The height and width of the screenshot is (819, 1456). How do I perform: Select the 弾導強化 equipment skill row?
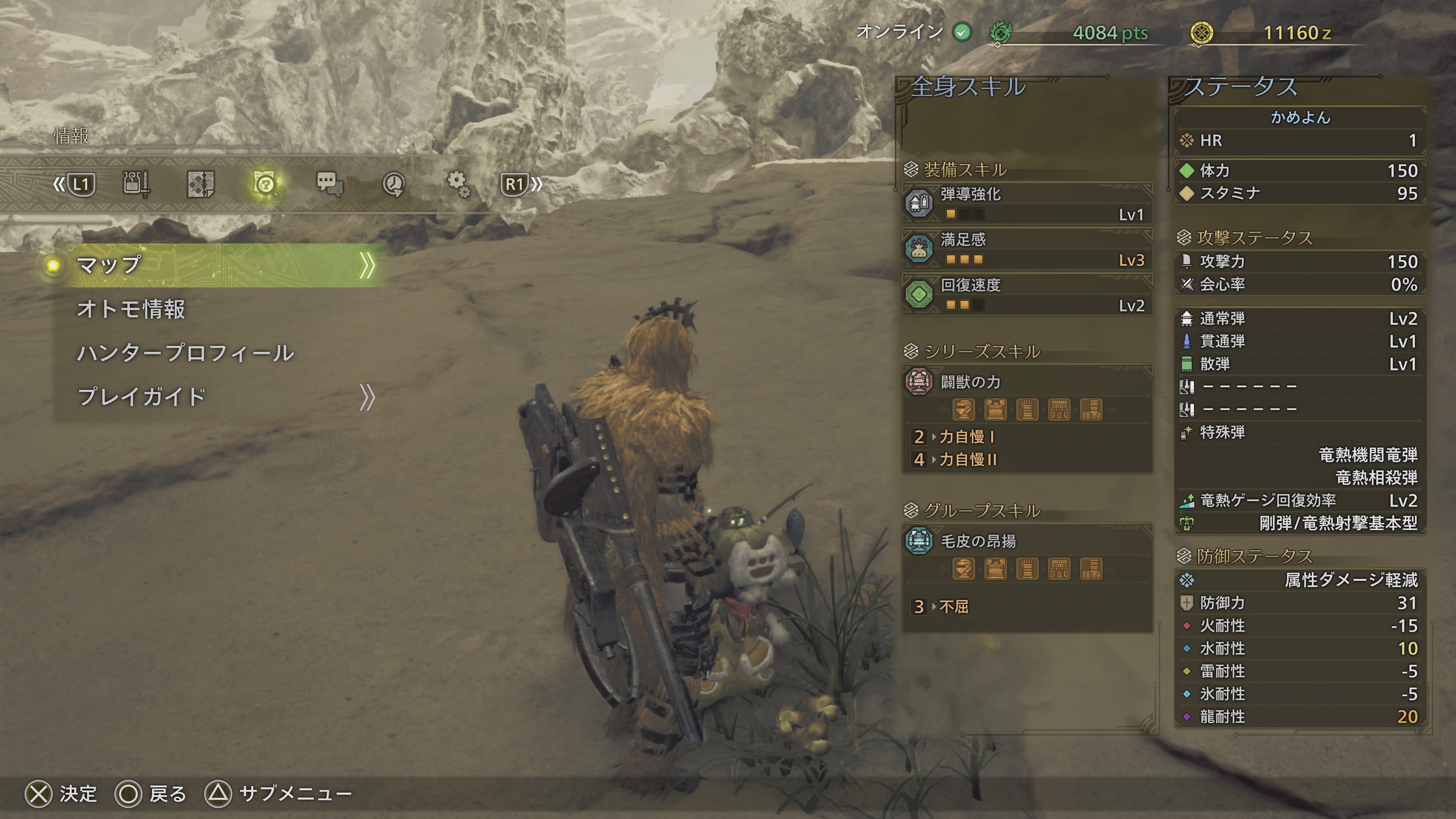1026,204
